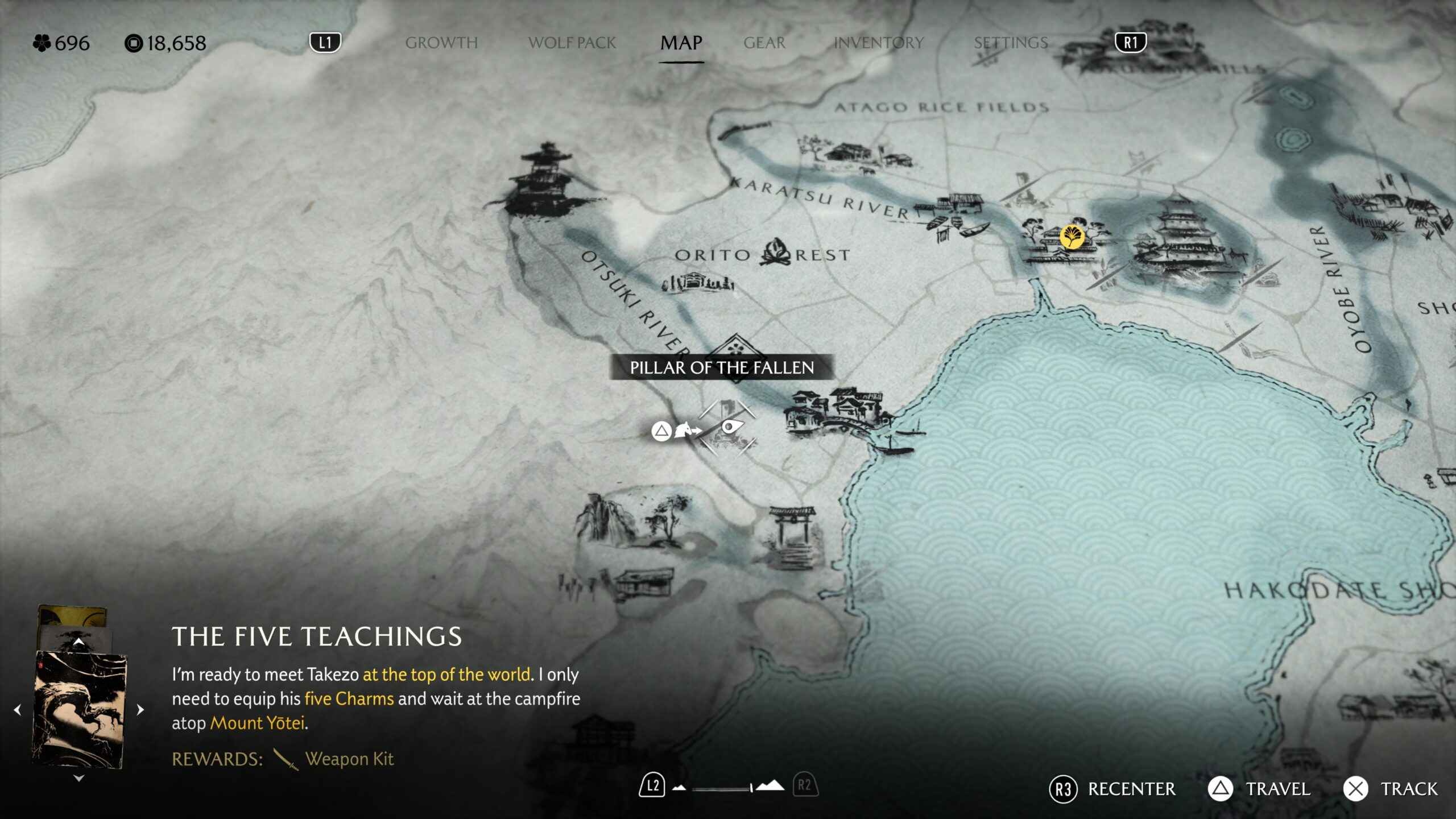
Task: Switch to the Settings tab
Action: (x=1010, y=43)
